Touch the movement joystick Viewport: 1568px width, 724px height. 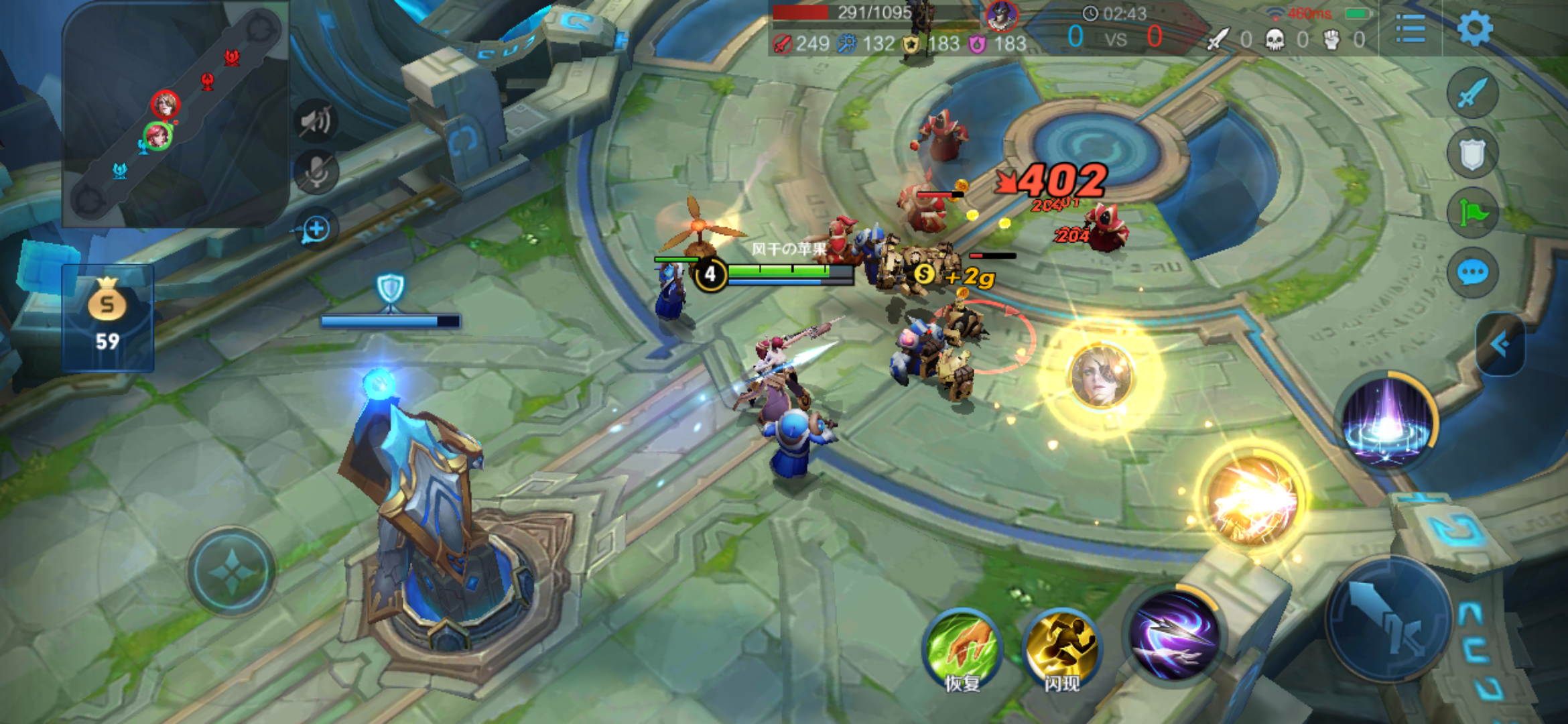(x=231, y=572)
